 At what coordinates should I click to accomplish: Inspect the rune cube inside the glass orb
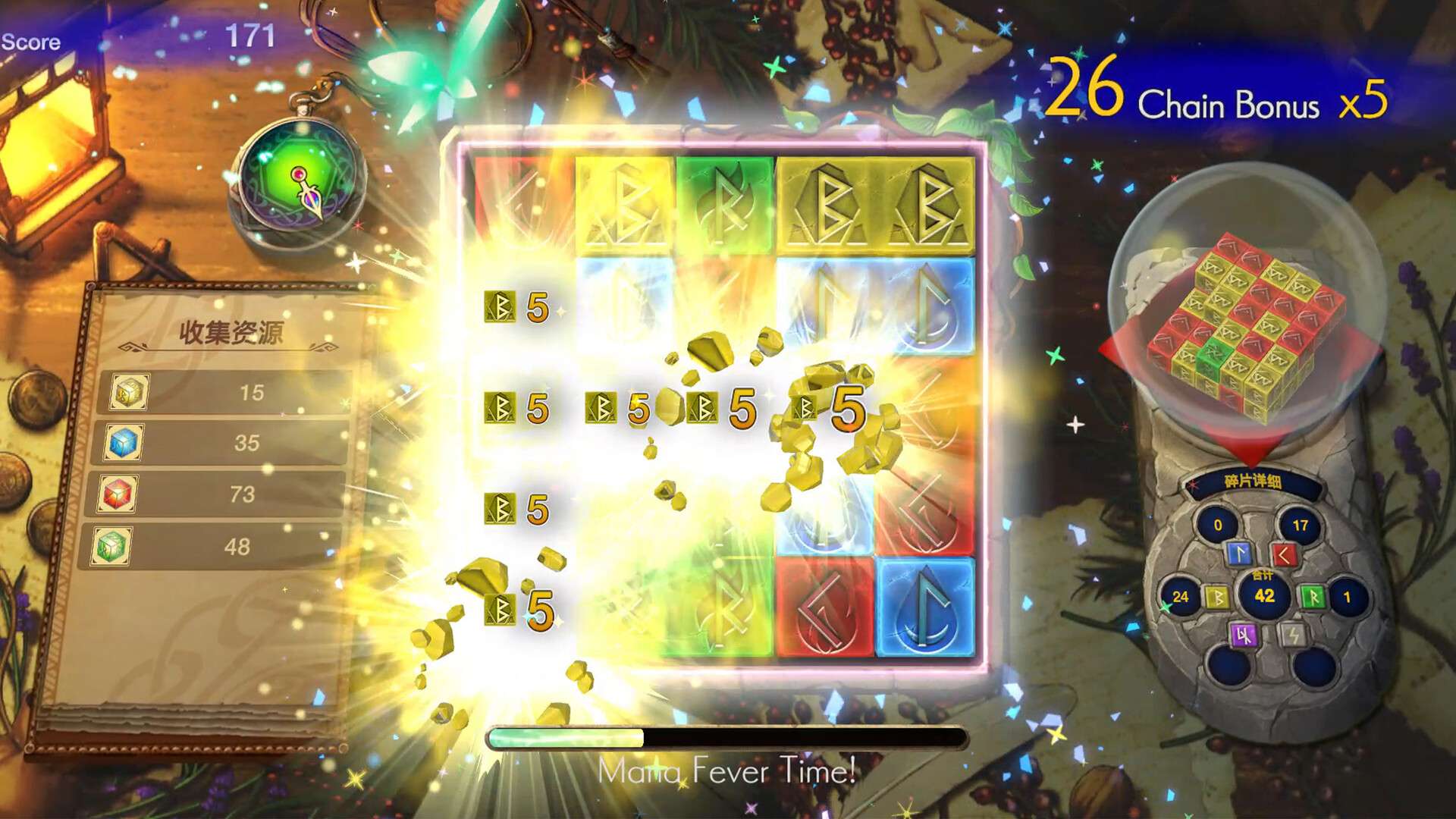[x=1246, y=328]
